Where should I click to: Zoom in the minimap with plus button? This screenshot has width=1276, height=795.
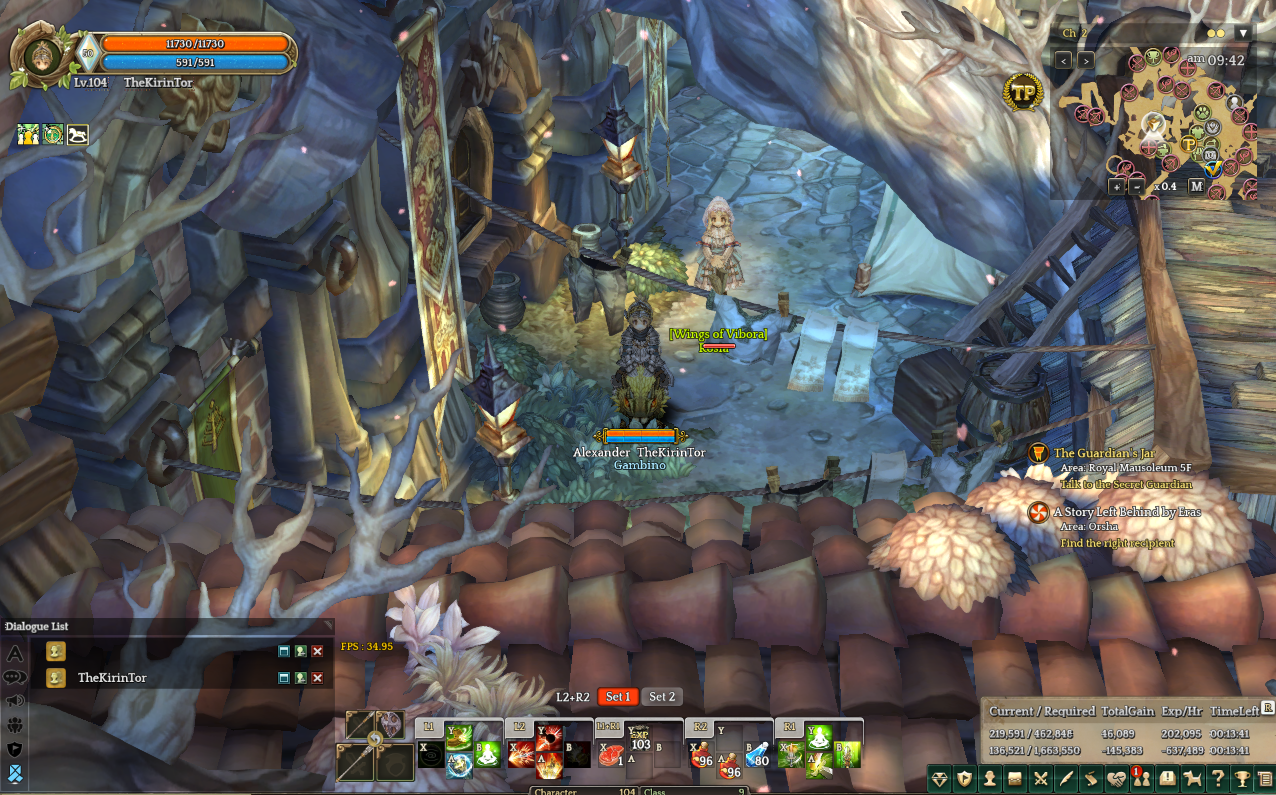pos(1116,187)
